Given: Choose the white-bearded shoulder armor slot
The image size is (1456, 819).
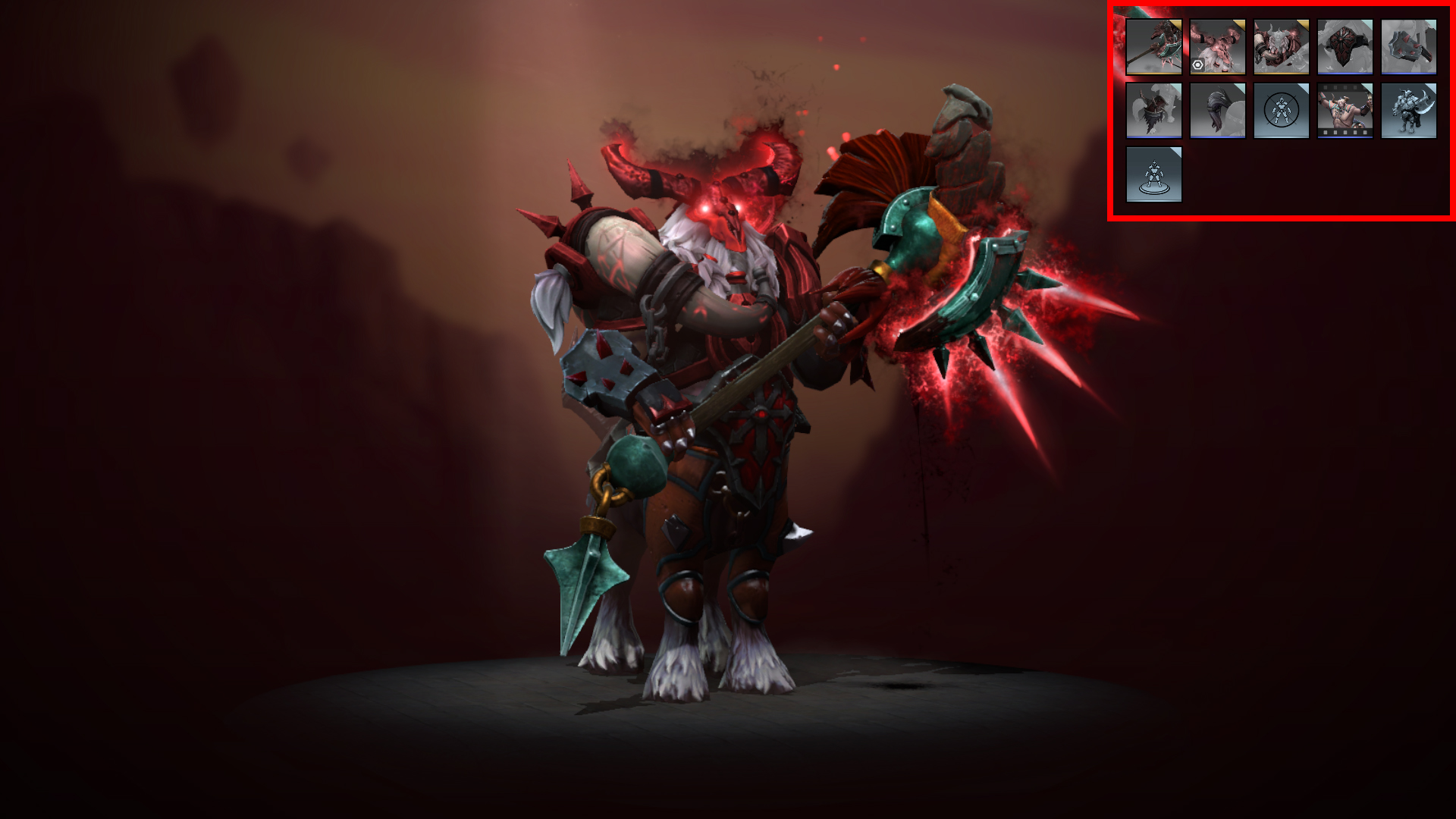Looking at the screenshot, I should (1281, 47).
